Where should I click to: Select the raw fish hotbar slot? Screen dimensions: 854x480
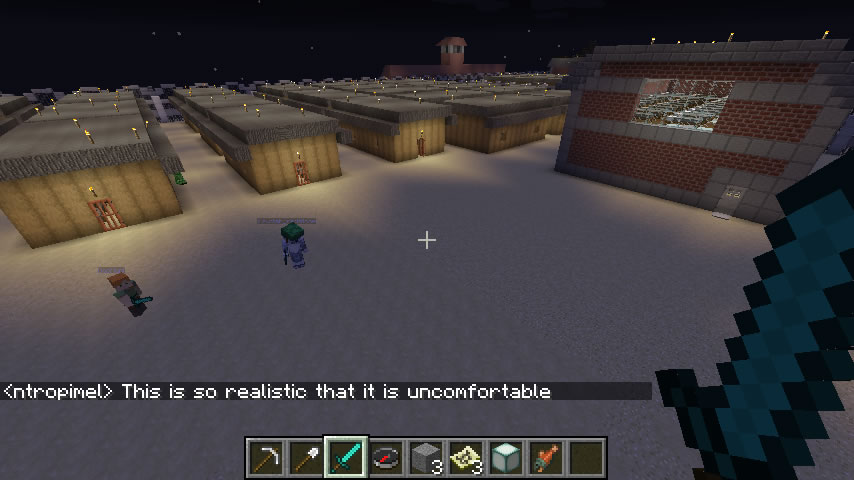coord(546,457)
